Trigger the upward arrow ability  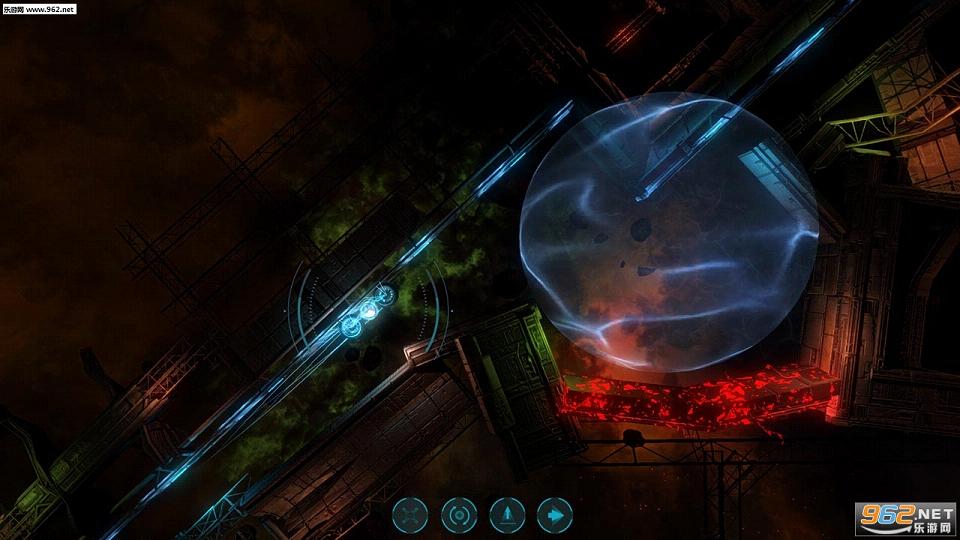point(507,516)
